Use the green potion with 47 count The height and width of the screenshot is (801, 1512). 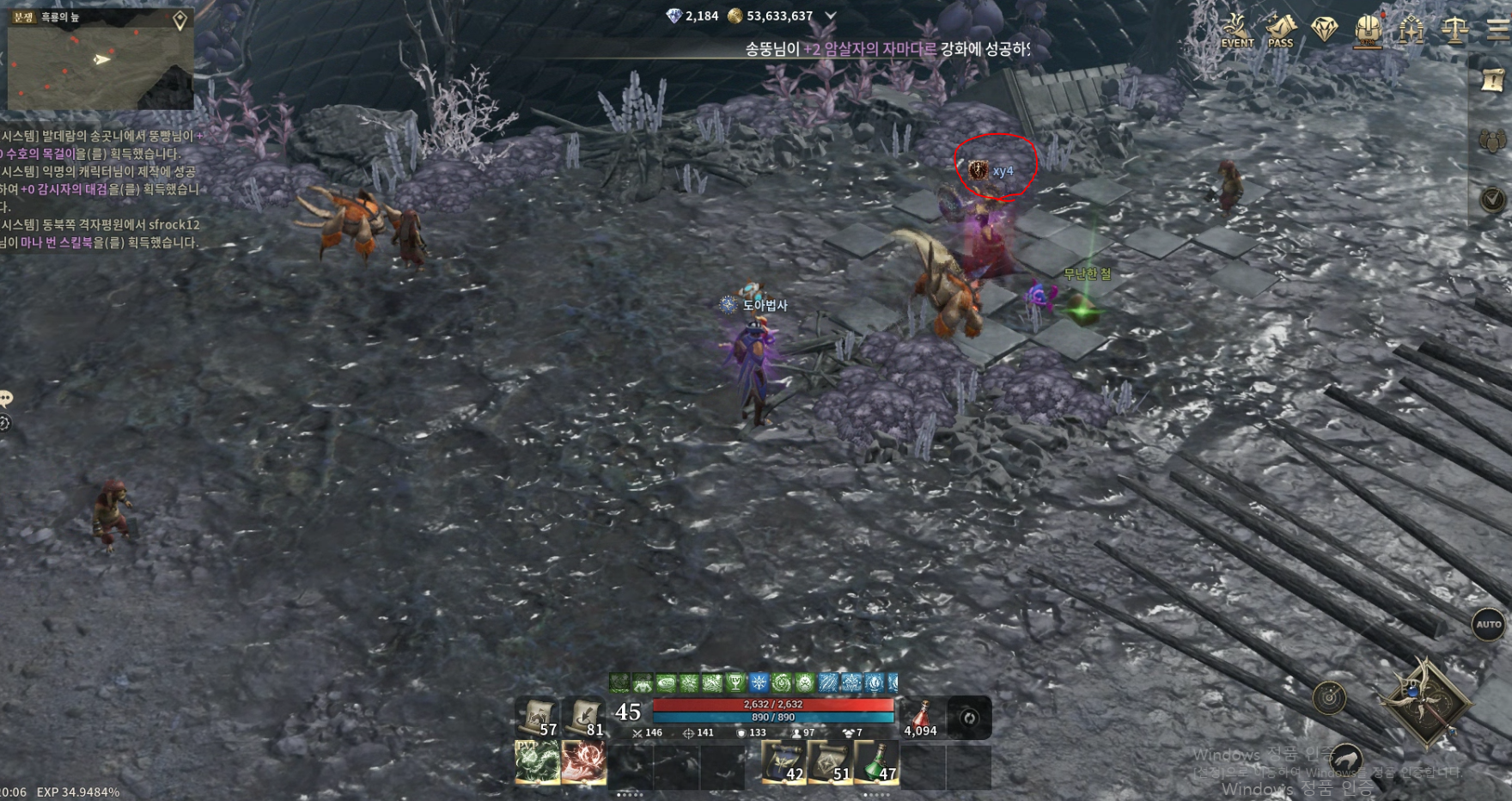[x=876, y=762]
